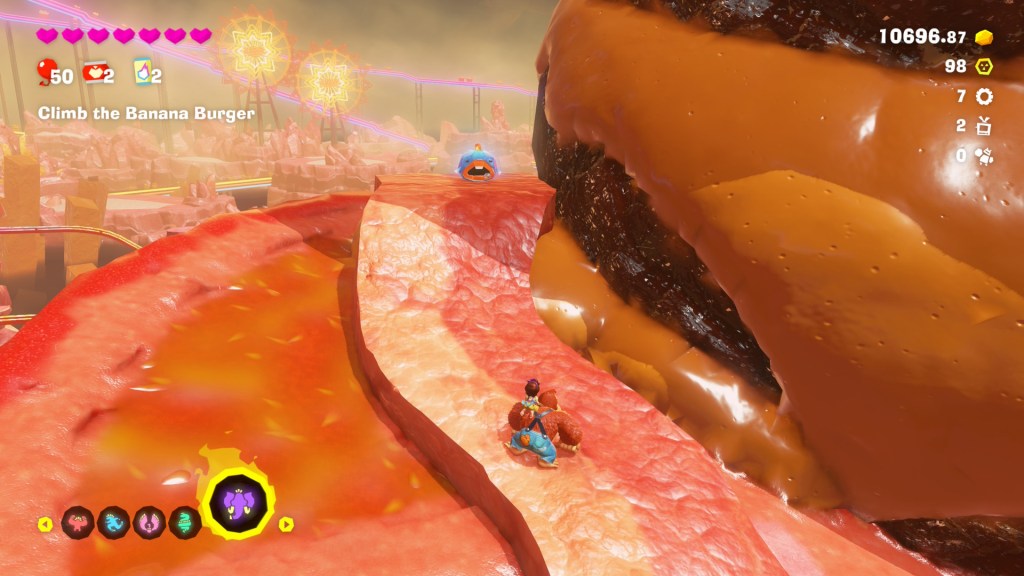Use the red heart juice can item
Viewport: 1024px width, 576px height.
94,72
